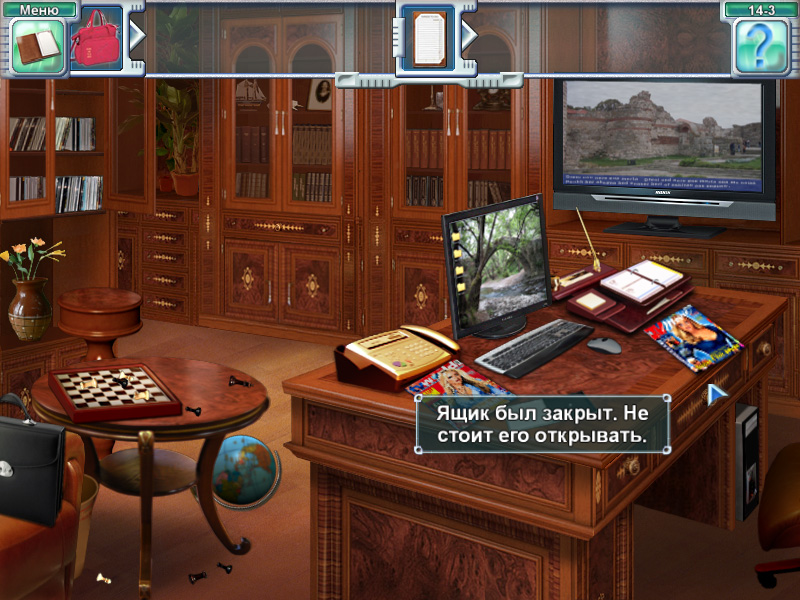The image size is (800, 600).
Task: Dismiss the "Ящик был закрыт" message box
Action: 542,424
